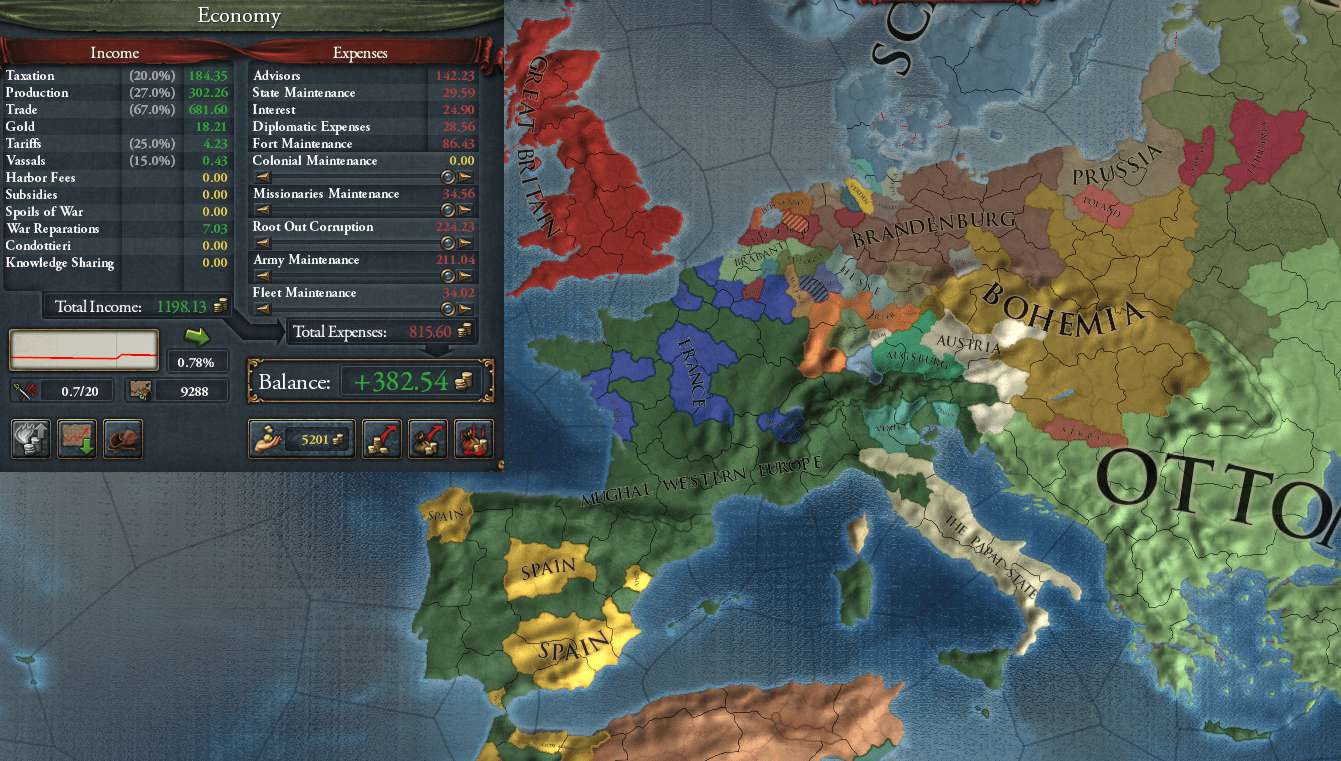Grab the Army Maintenance slider knob
Viewport: 1341px width, 761px height.
[x=448, y=276]
